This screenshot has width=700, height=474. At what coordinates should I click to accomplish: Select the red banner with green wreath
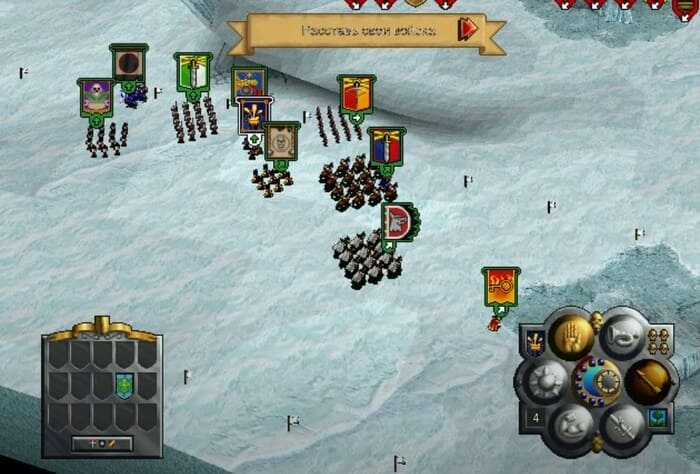[x=398, y=221]
